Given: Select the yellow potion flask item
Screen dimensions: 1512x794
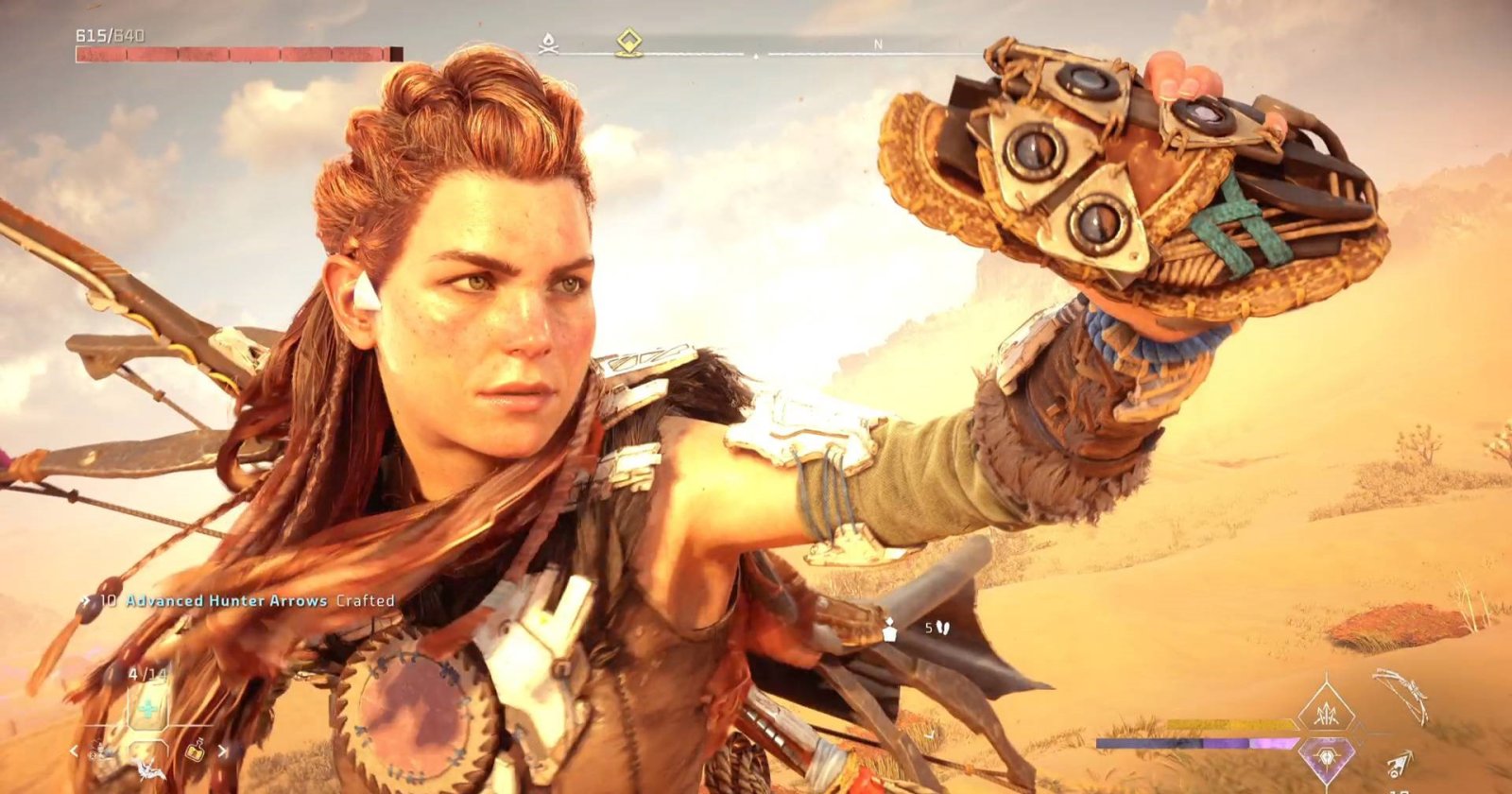Looking at the screenshot, I should point(196,752).
